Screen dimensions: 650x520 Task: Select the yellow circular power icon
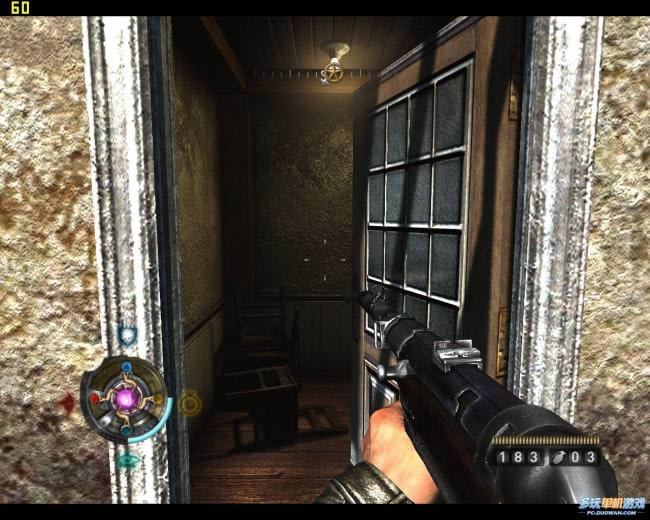[188, 403]
